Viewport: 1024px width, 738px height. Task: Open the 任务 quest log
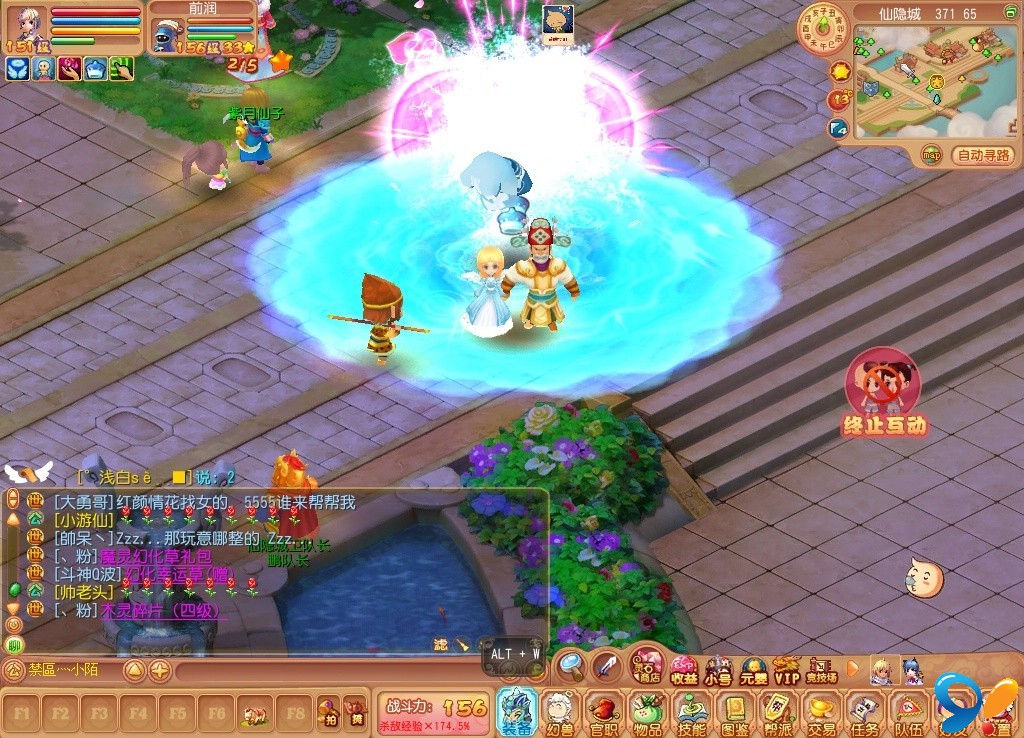[865, 711]
